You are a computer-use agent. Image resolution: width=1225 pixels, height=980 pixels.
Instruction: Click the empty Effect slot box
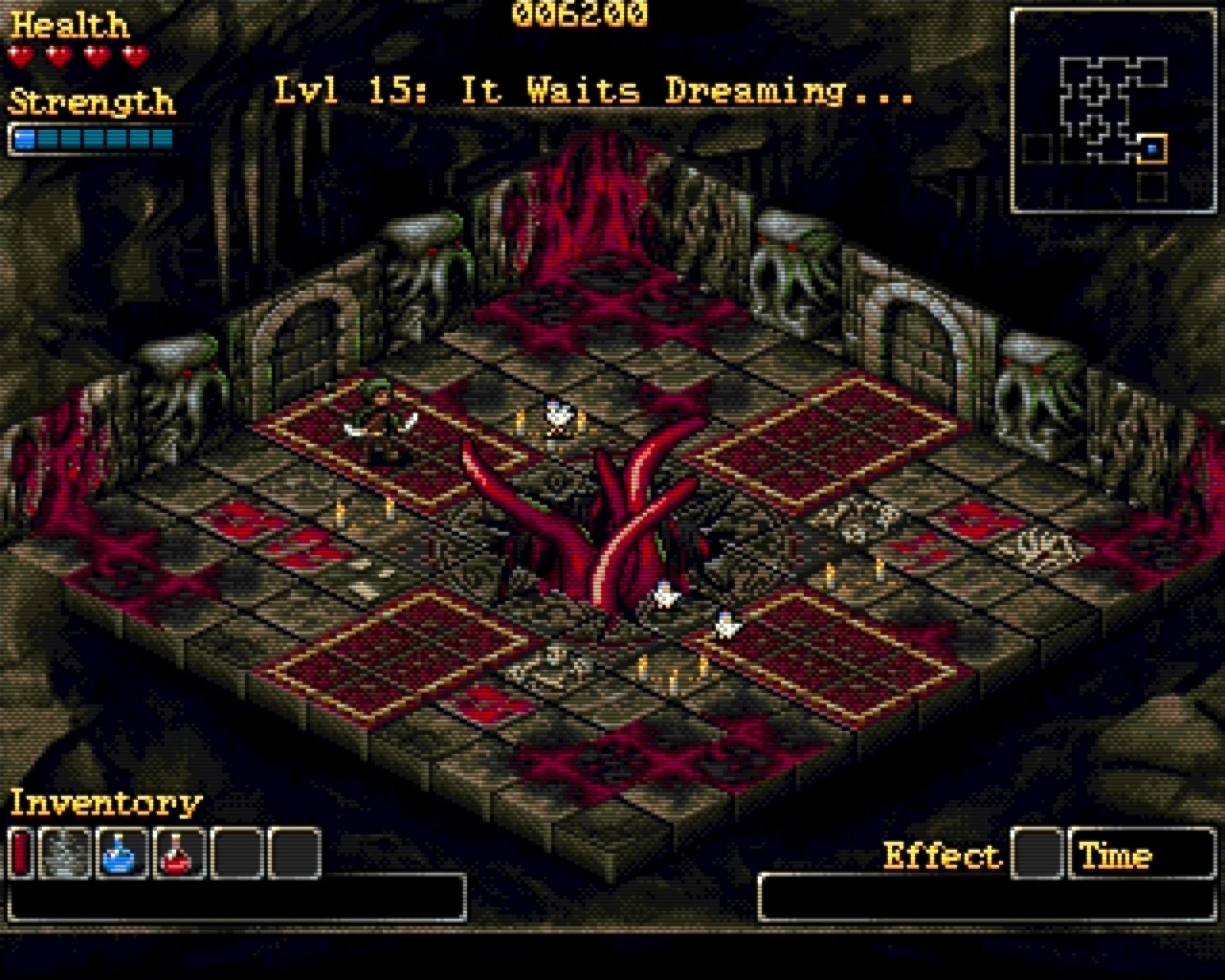[1038, 853]
